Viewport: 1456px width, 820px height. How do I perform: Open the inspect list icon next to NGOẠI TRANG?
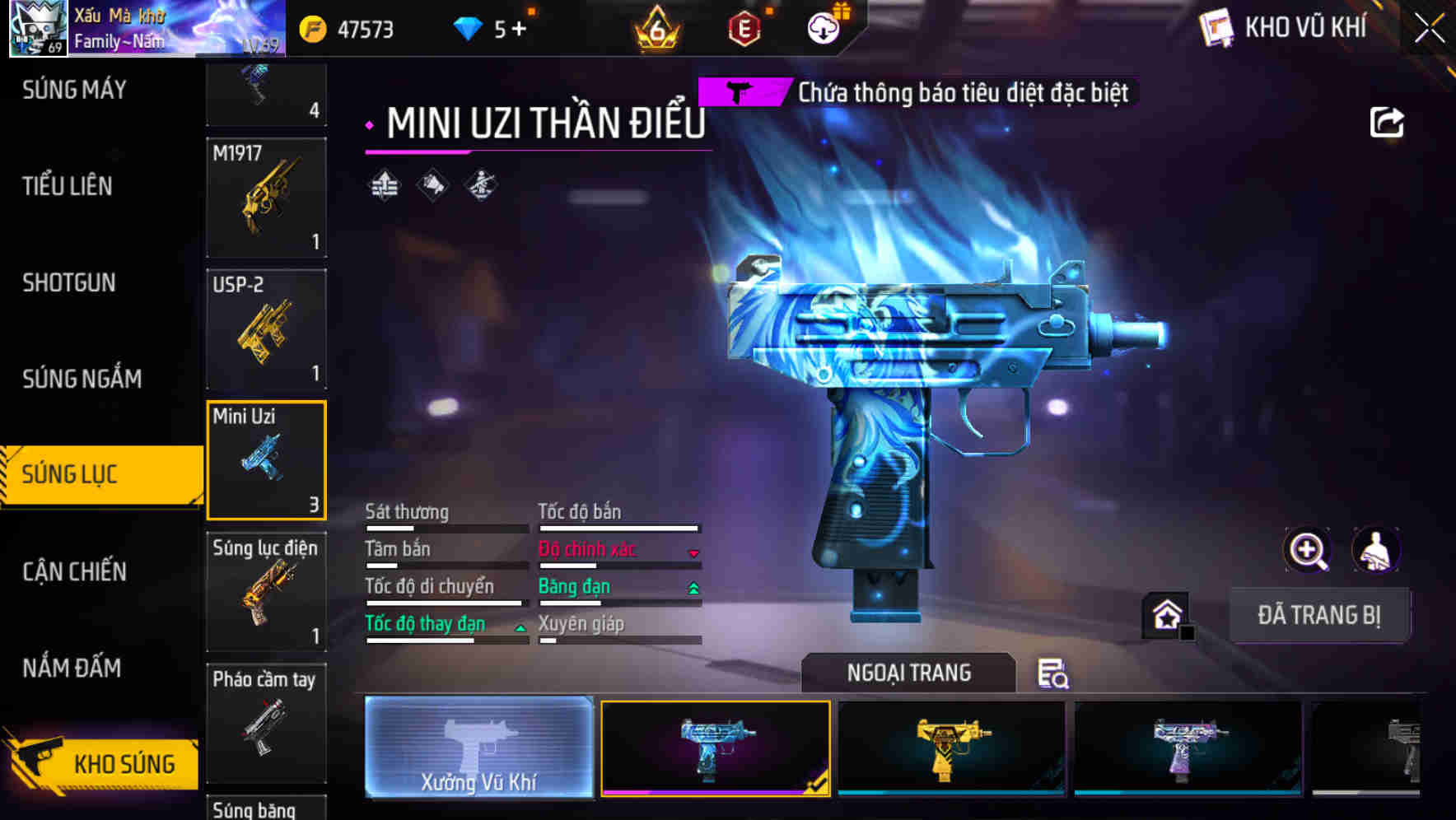tap(1052, 673)
